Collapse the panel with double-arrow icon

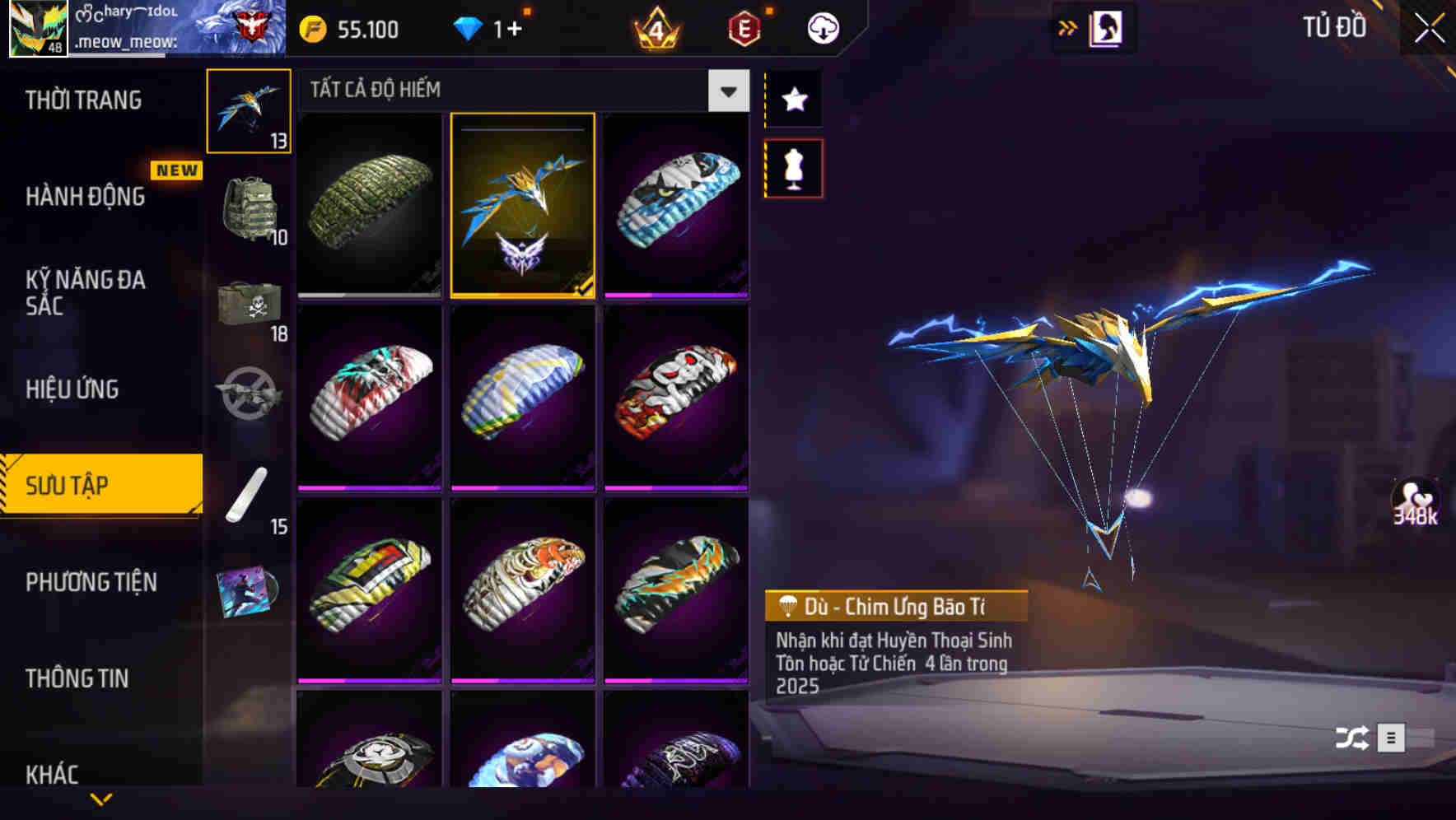(1067, 27)
